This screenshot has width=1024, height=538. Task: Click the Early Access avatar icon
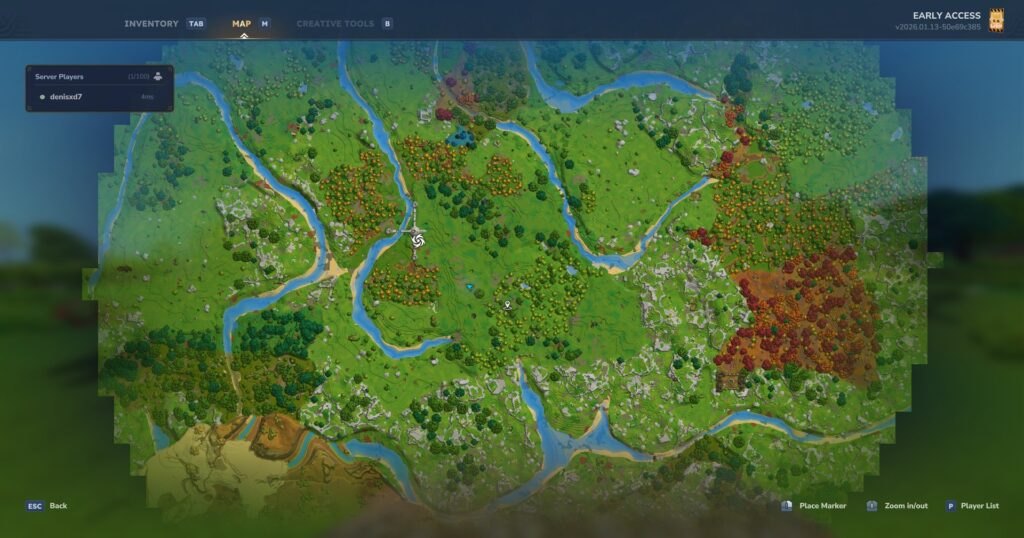(x=996, y=20)
